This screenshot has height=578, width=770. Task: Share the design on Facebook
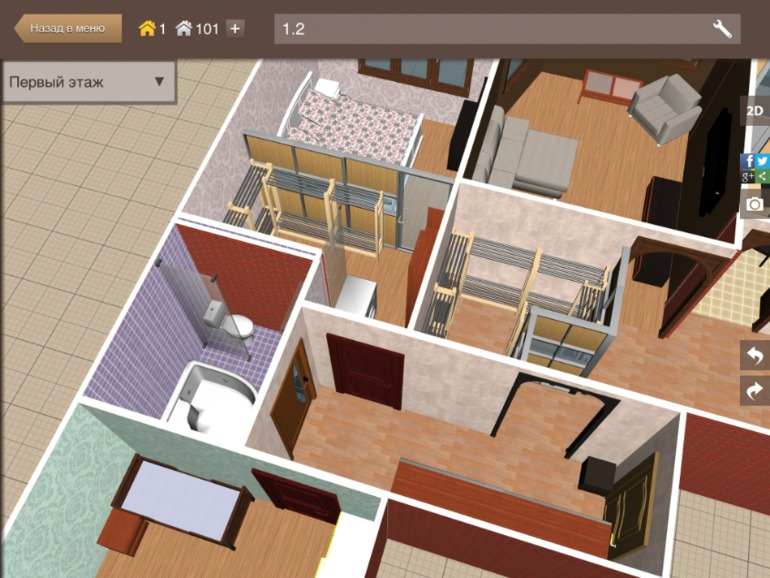[x=747, y=161]
